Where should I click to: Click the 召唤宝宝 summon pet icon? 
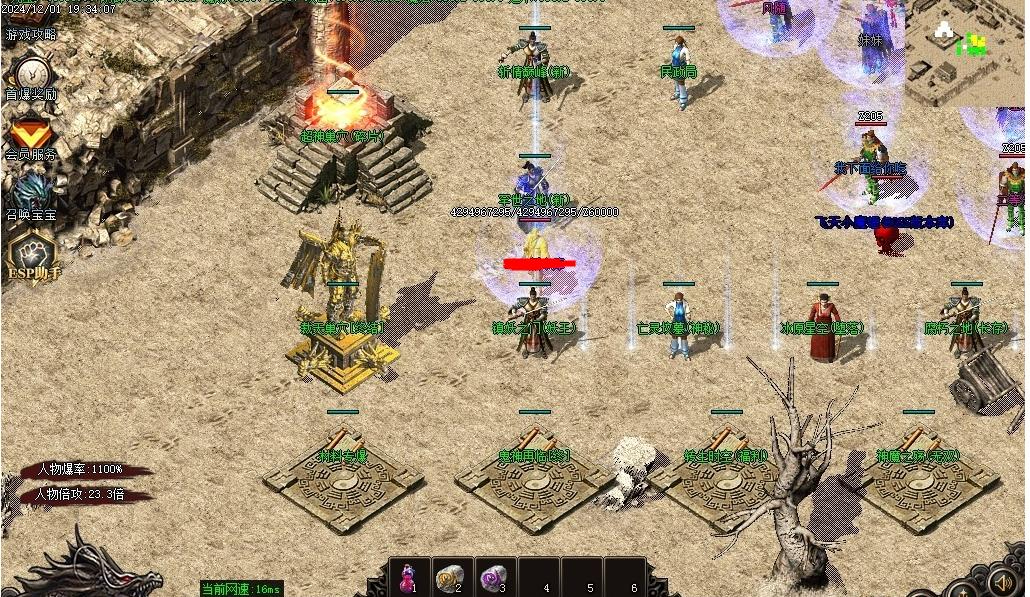tap(31, 193)
